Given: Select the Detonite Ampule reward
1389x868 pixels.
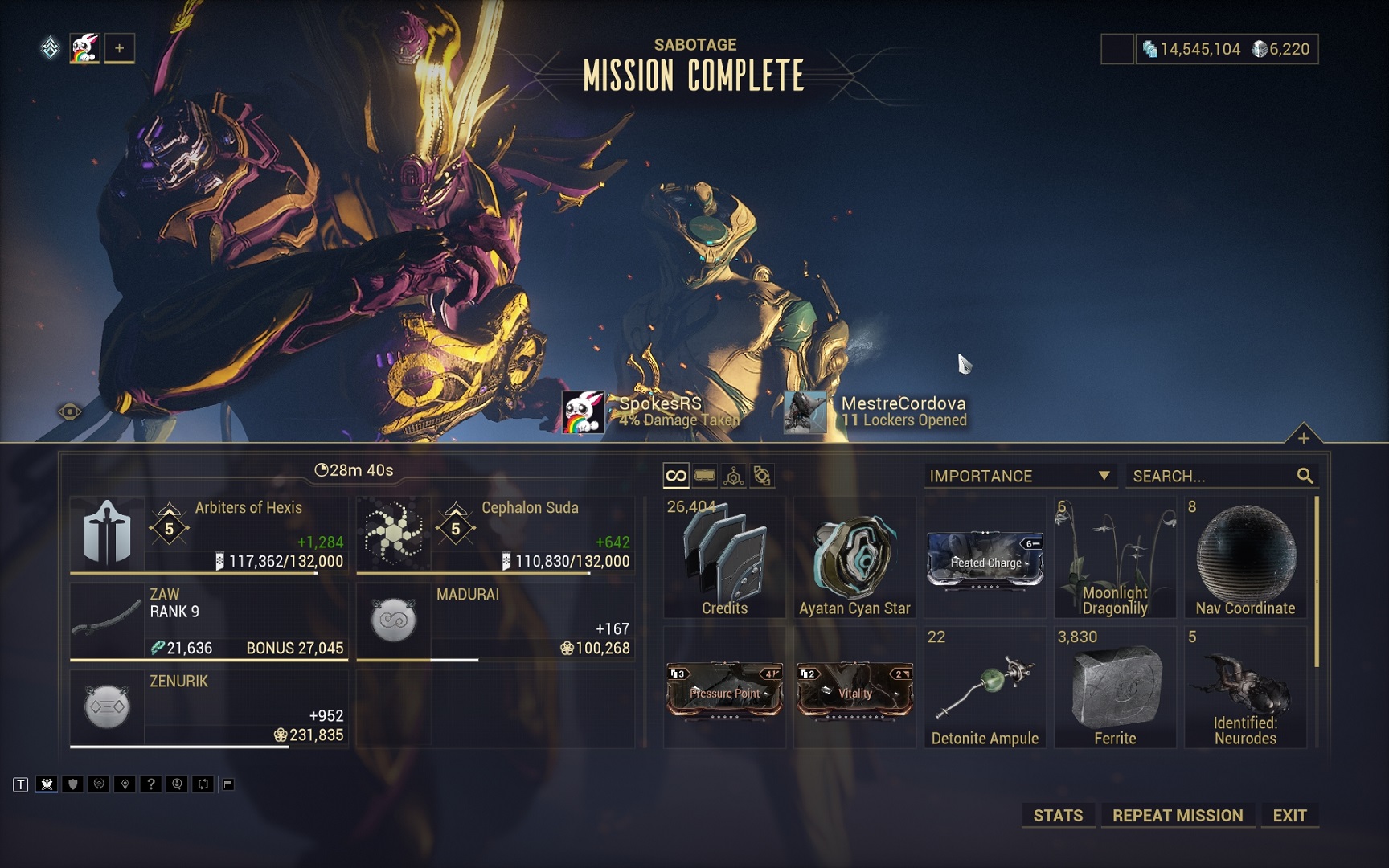Looking at the screenshot, I should point(985,688).
